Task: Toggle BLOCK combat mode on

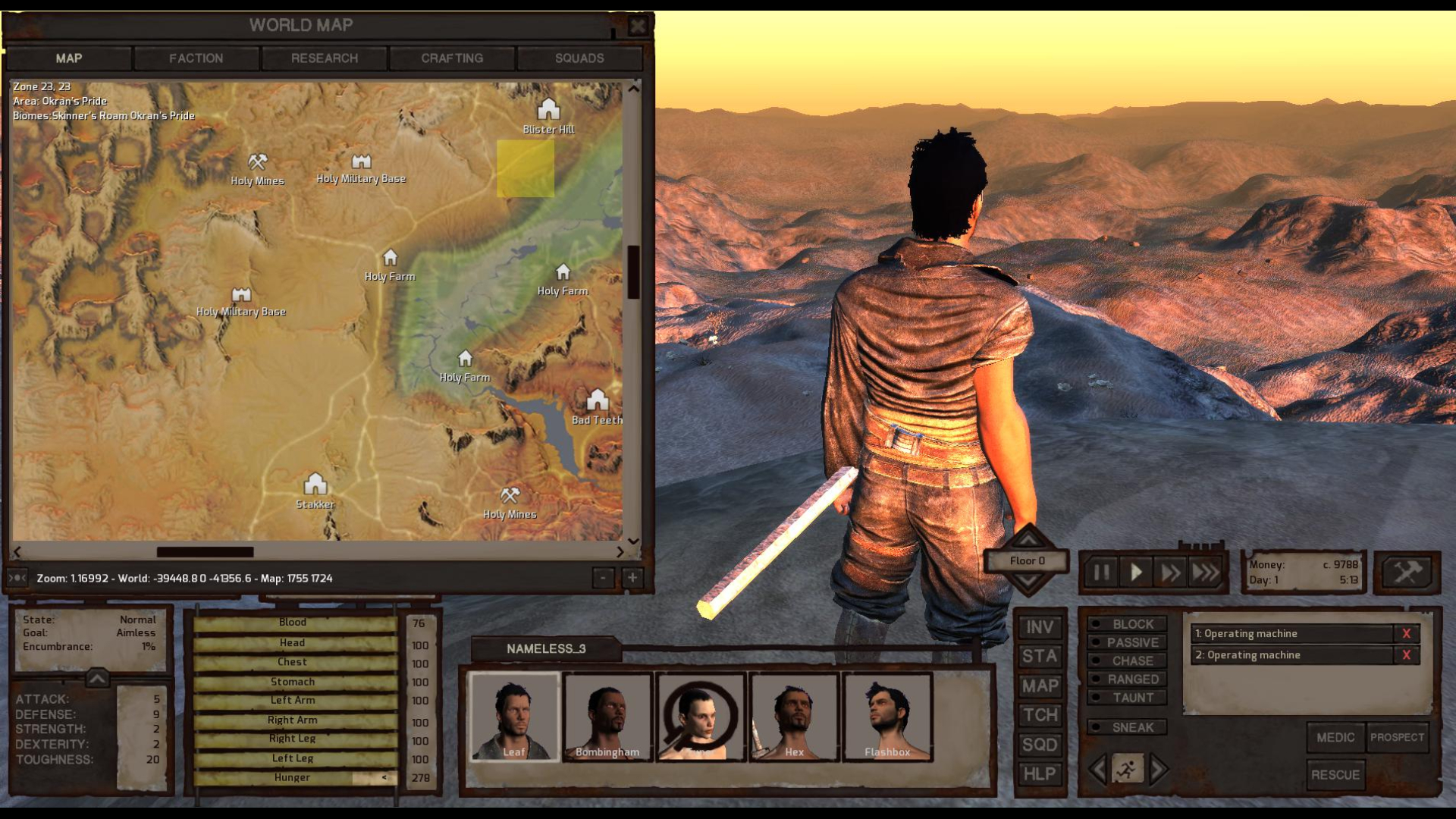Action: pos(1128,623)
